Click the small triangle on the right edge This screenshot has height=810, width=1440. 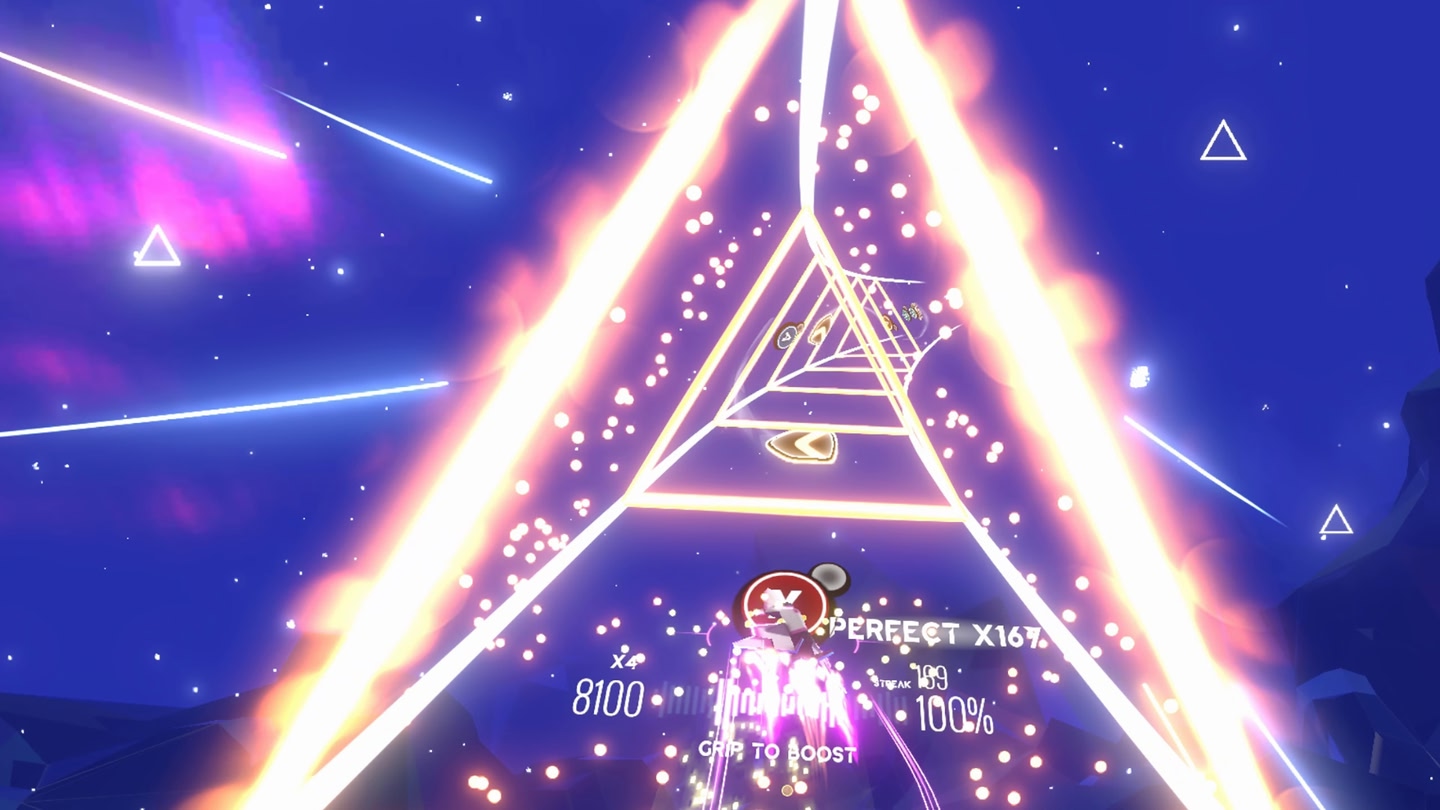click(1335, 518)
